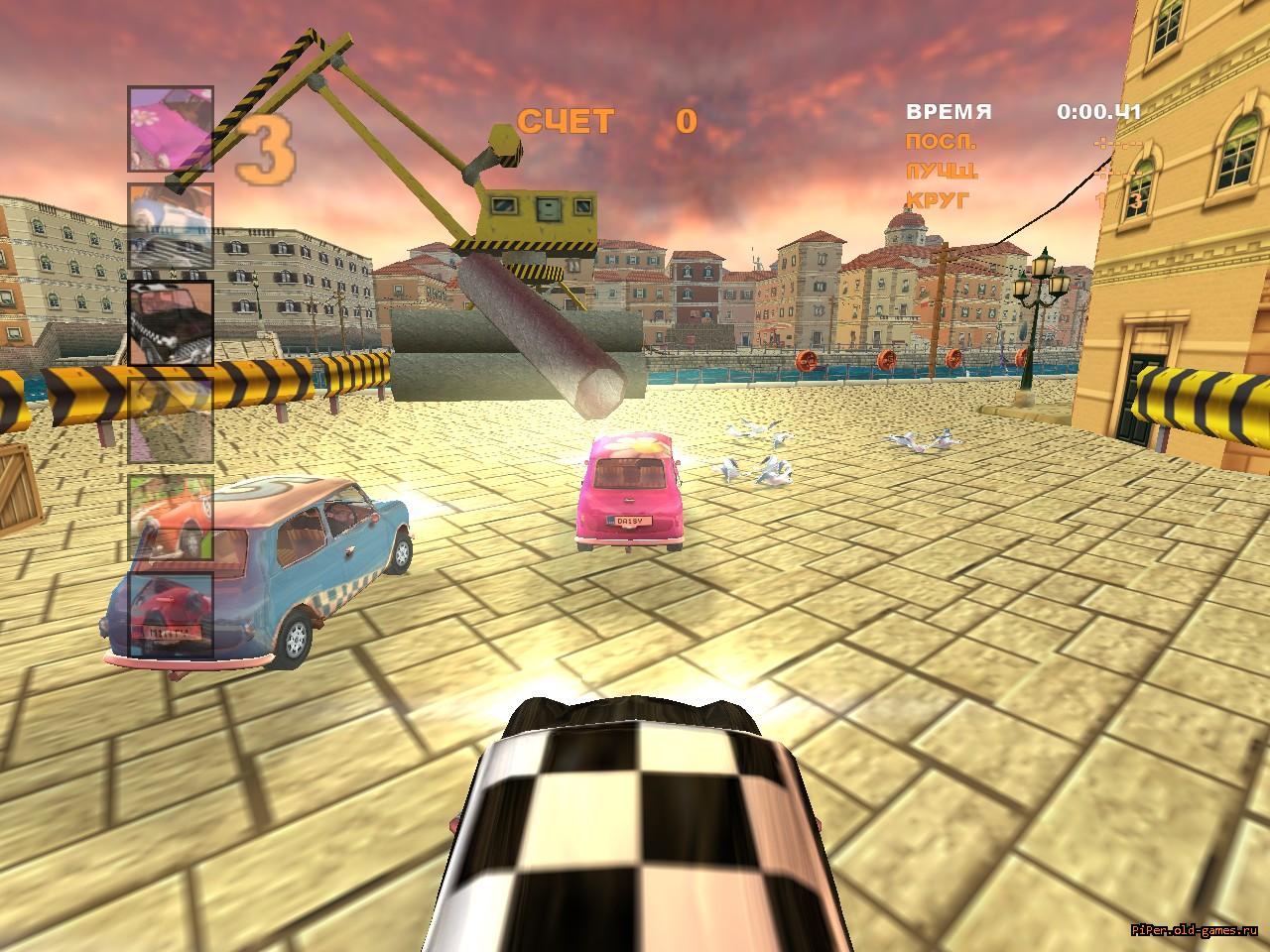Select the blue and white car portrait

coord(170,226)
